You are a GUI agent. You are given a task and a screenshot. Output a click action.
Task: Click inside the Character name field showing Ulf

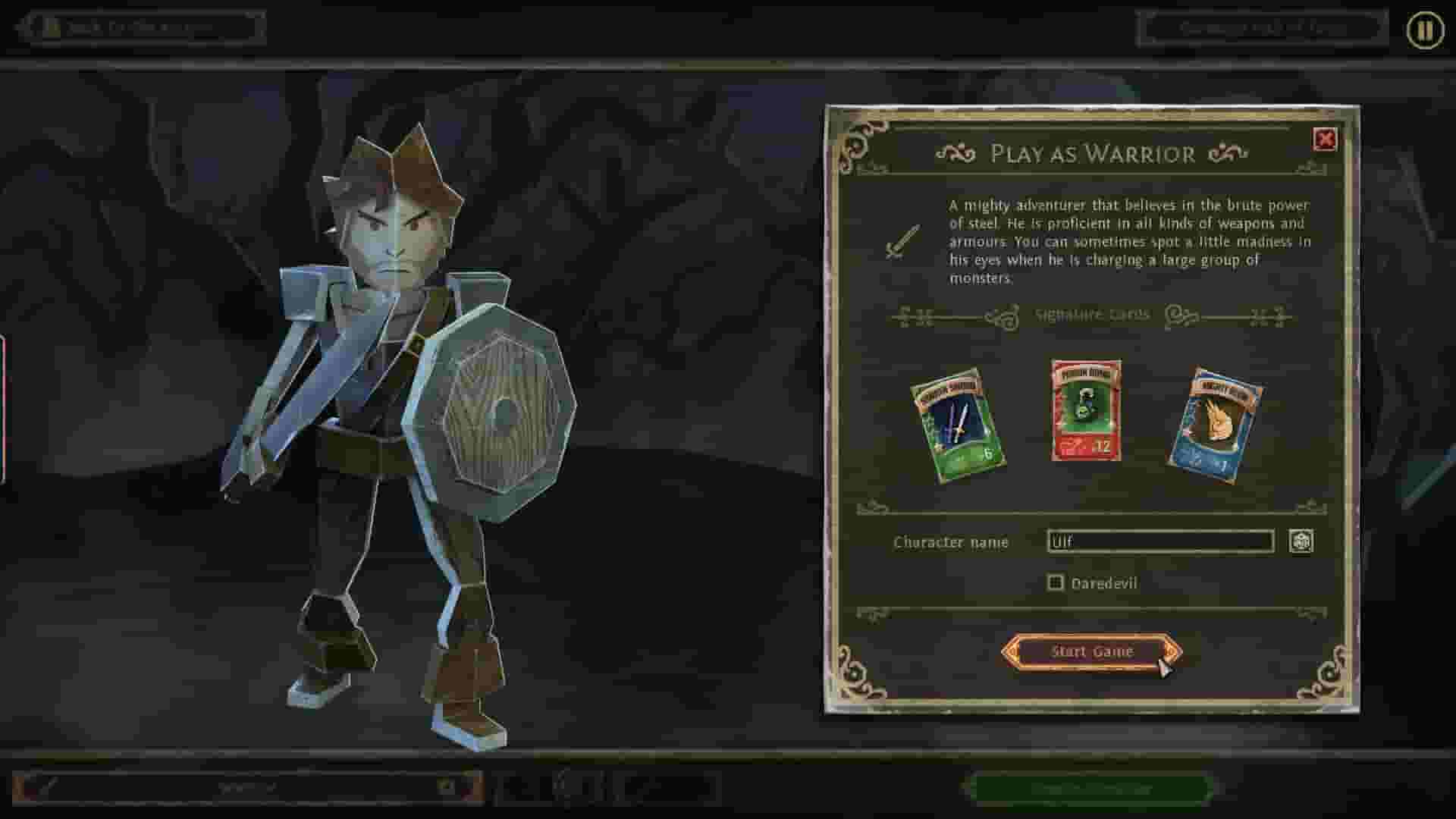click(1160, 542)
